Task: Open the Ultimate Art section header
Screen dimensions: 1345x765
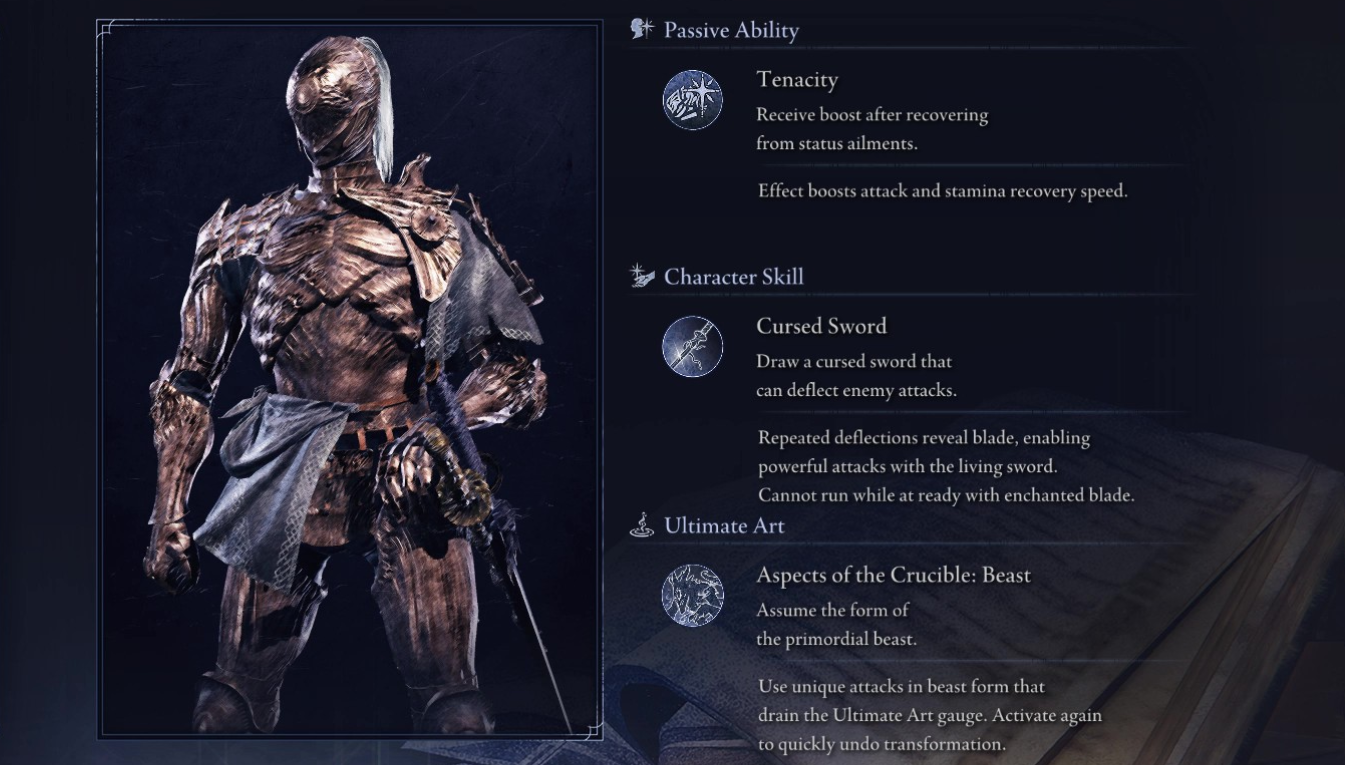Action: point(723,525)
